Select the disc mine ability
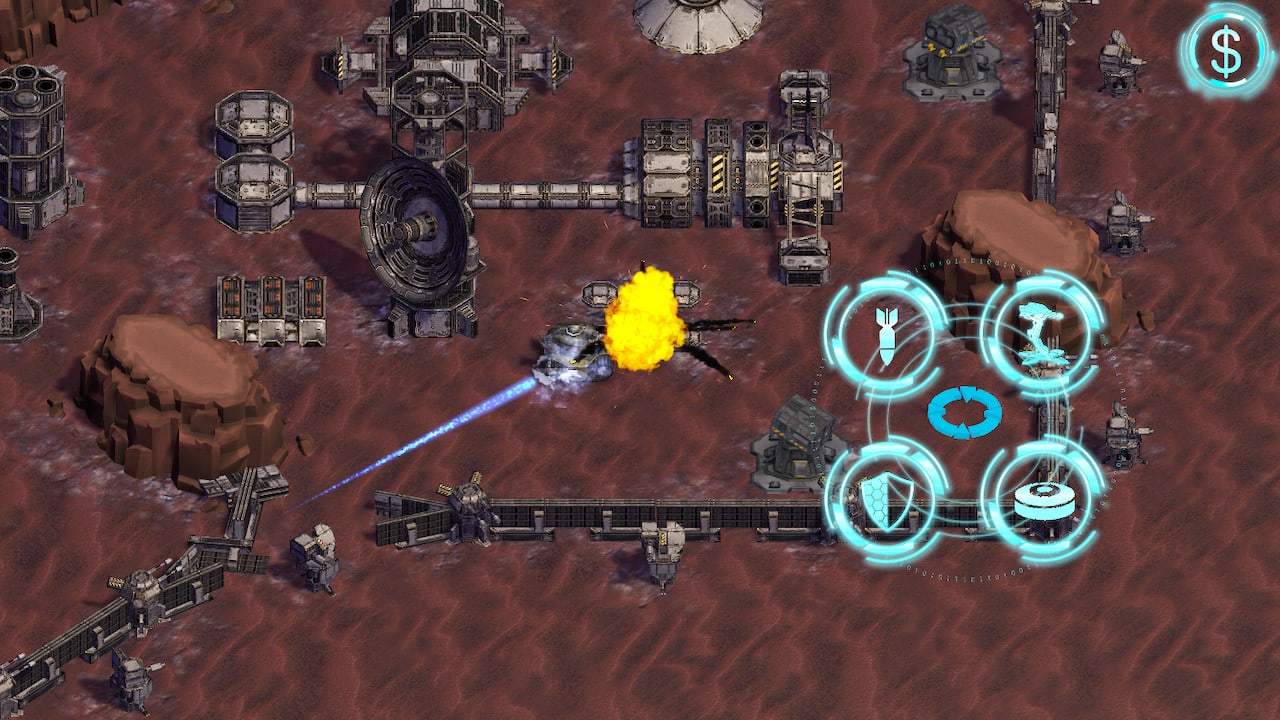The width and height of the screenshot is (1280, 720). [x=1042, y=499]
